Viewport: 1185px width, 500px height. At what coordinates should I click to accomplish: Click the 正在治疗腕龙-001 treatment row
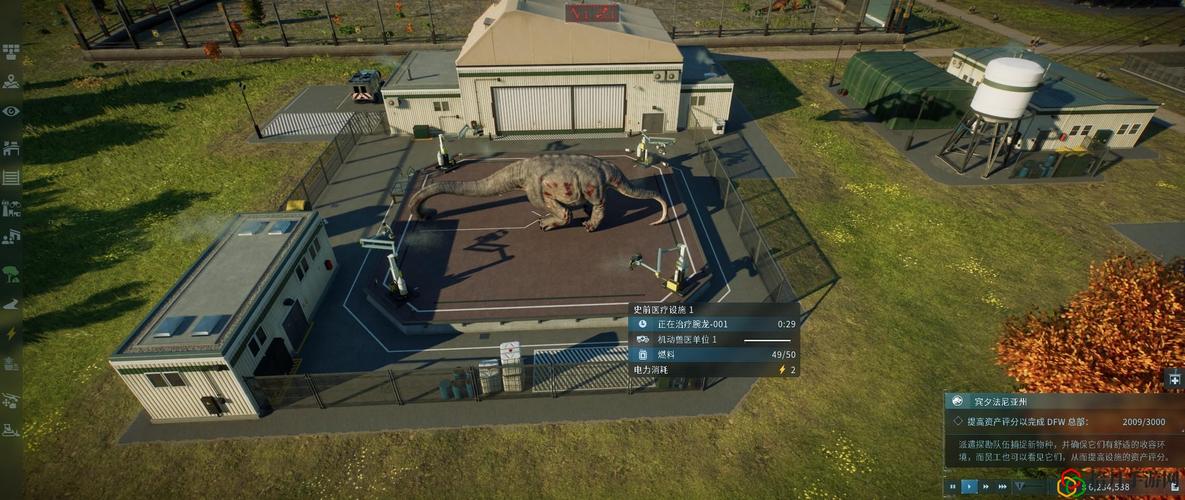click(x=714, y=324)
